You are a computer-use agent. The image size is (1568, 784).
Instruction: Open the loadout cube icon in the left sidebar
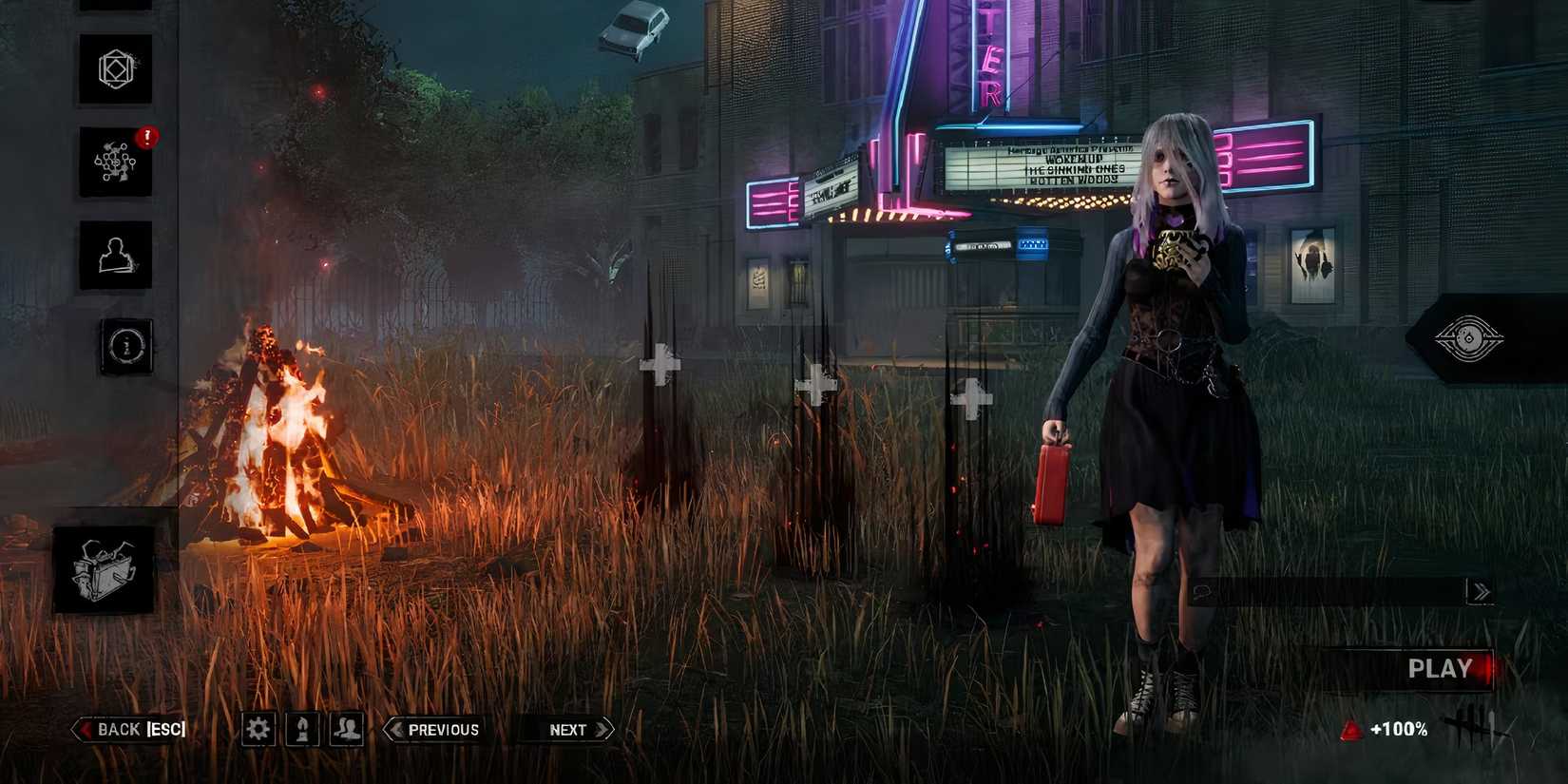[114, 69]
